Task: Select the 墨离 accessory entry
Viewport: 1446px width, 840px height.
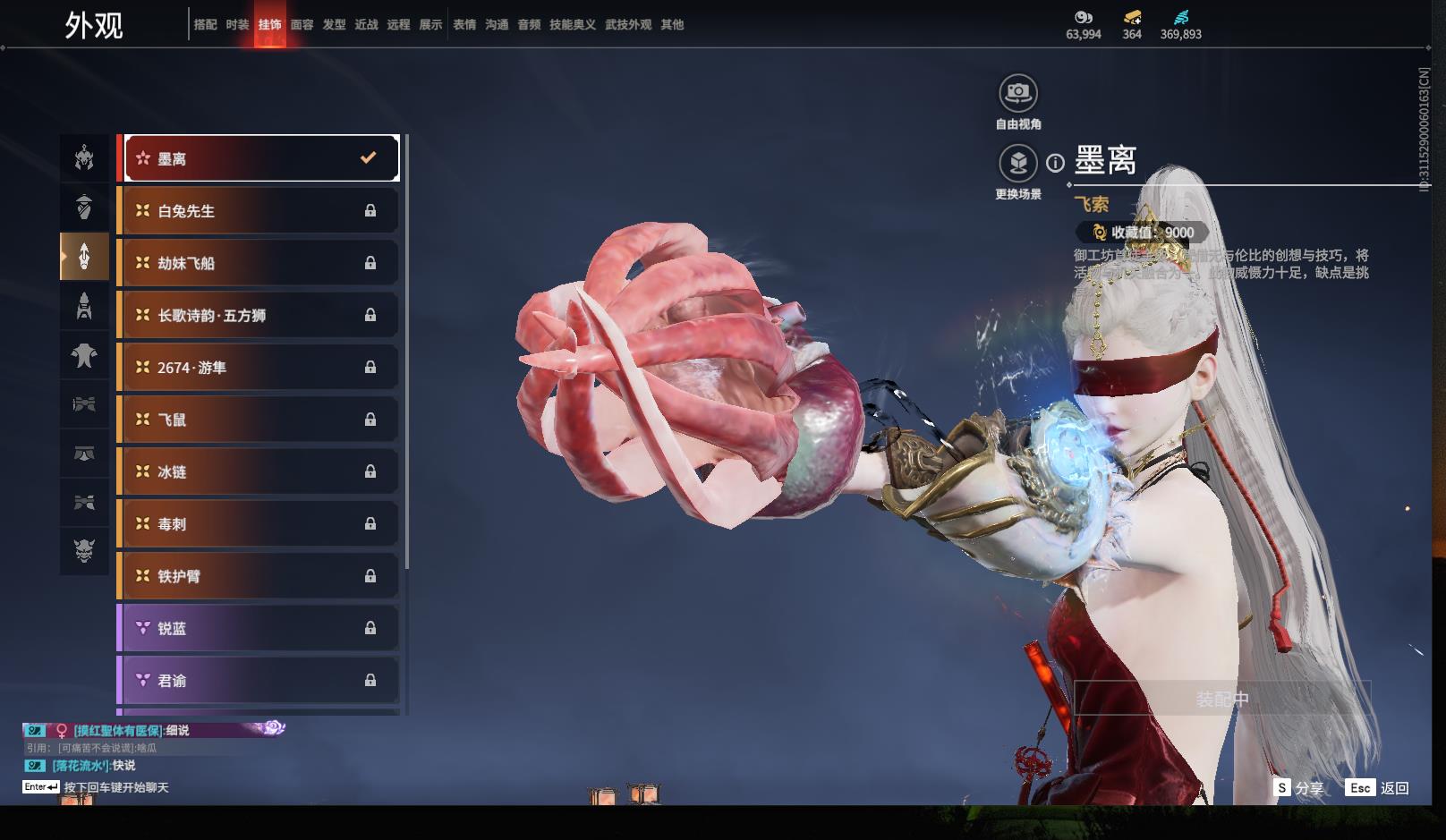Action: click(x=260, y=158)
